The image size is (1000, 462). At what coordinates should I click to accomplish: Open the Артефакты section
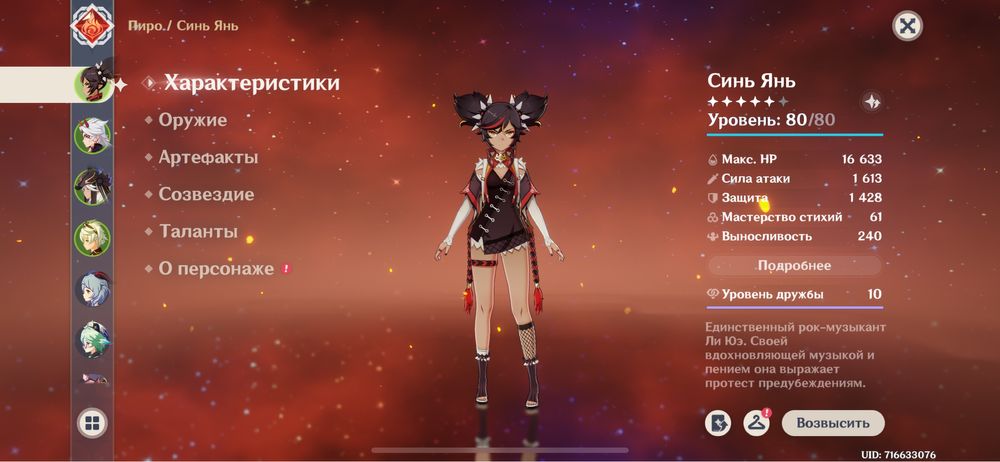pyautogui.click(x=208, y=157)
